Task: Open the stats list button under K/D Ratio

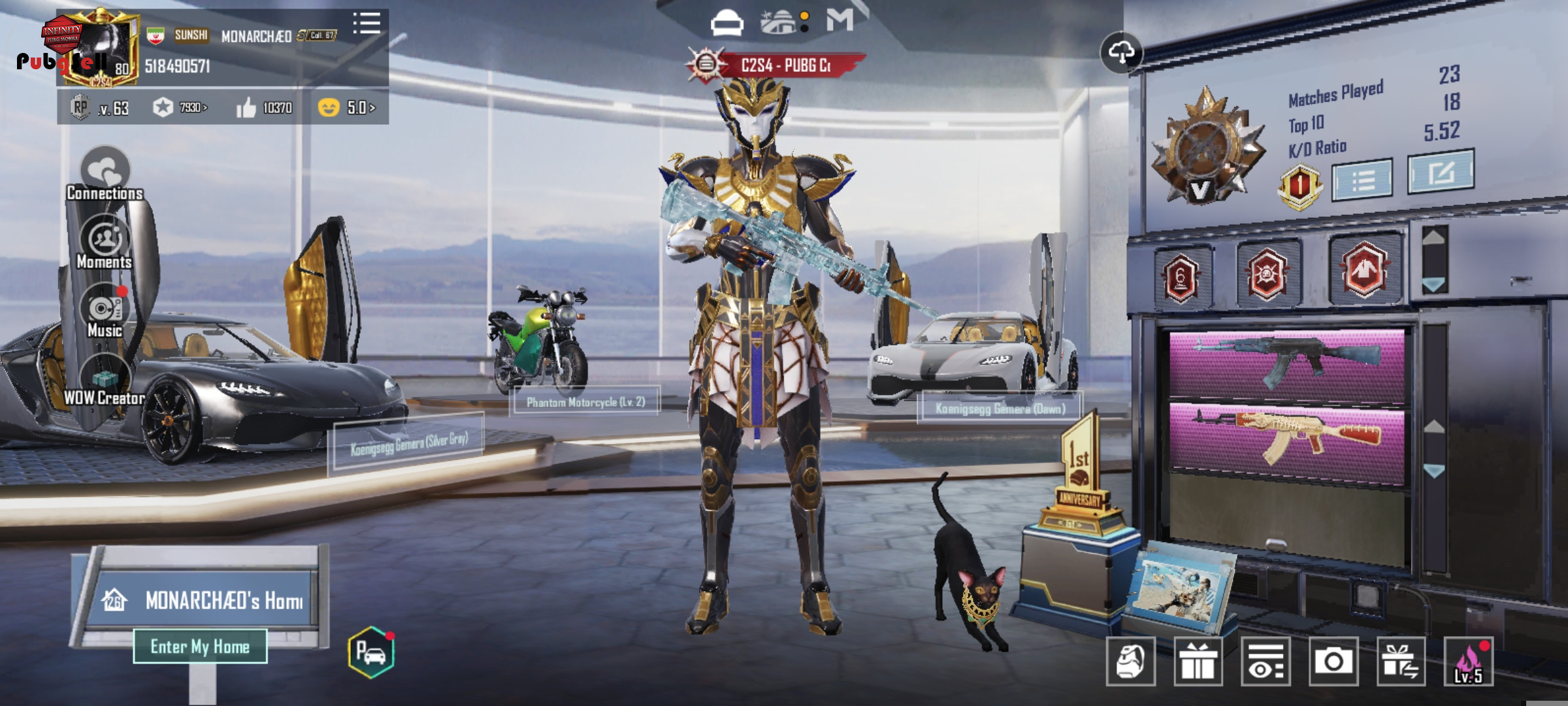Action: click(1362, 179)
